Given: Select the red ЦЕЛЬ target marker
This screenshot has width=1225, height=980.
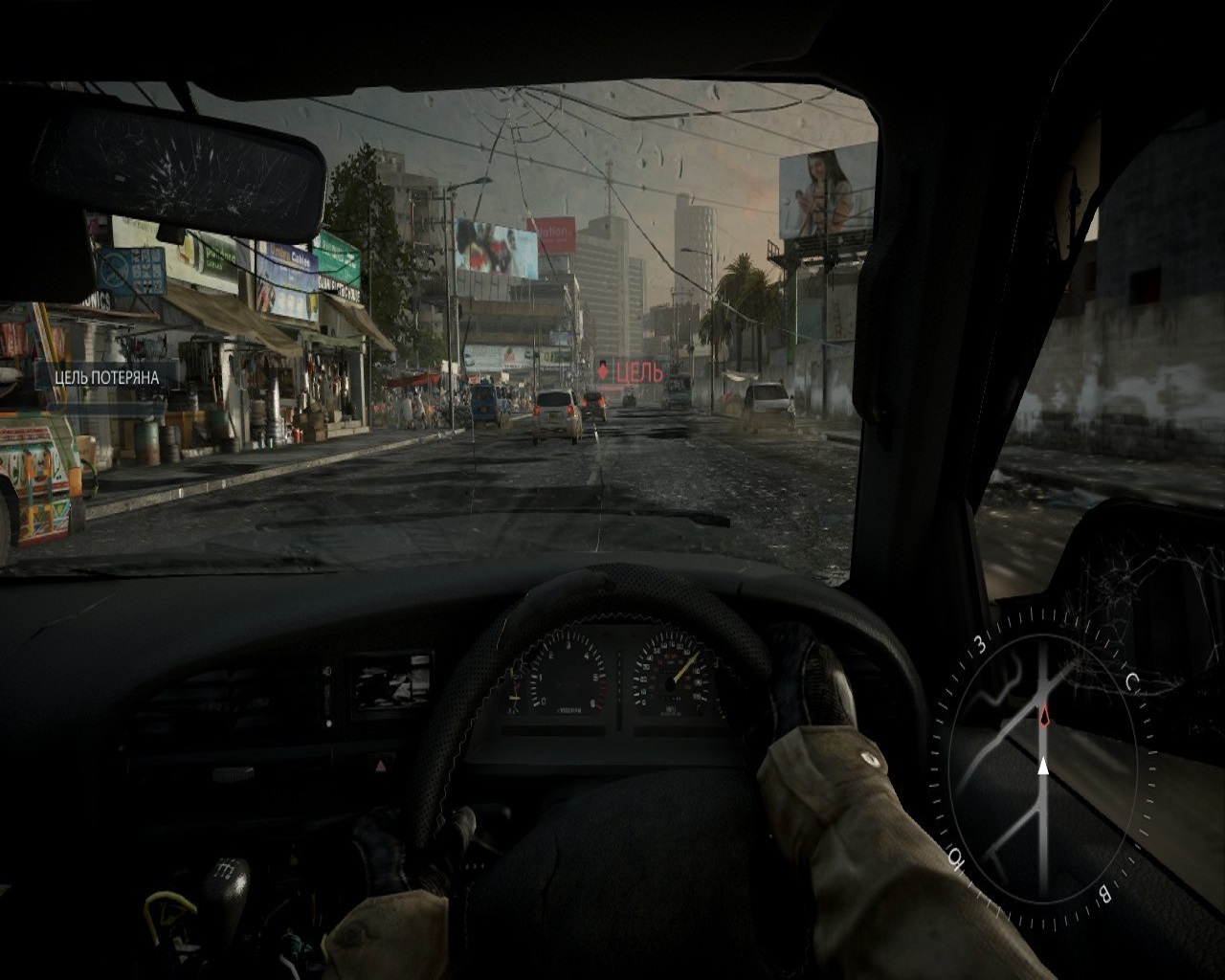Looking at the screenshot, I should pyautogui.click(x=630, y=371).
